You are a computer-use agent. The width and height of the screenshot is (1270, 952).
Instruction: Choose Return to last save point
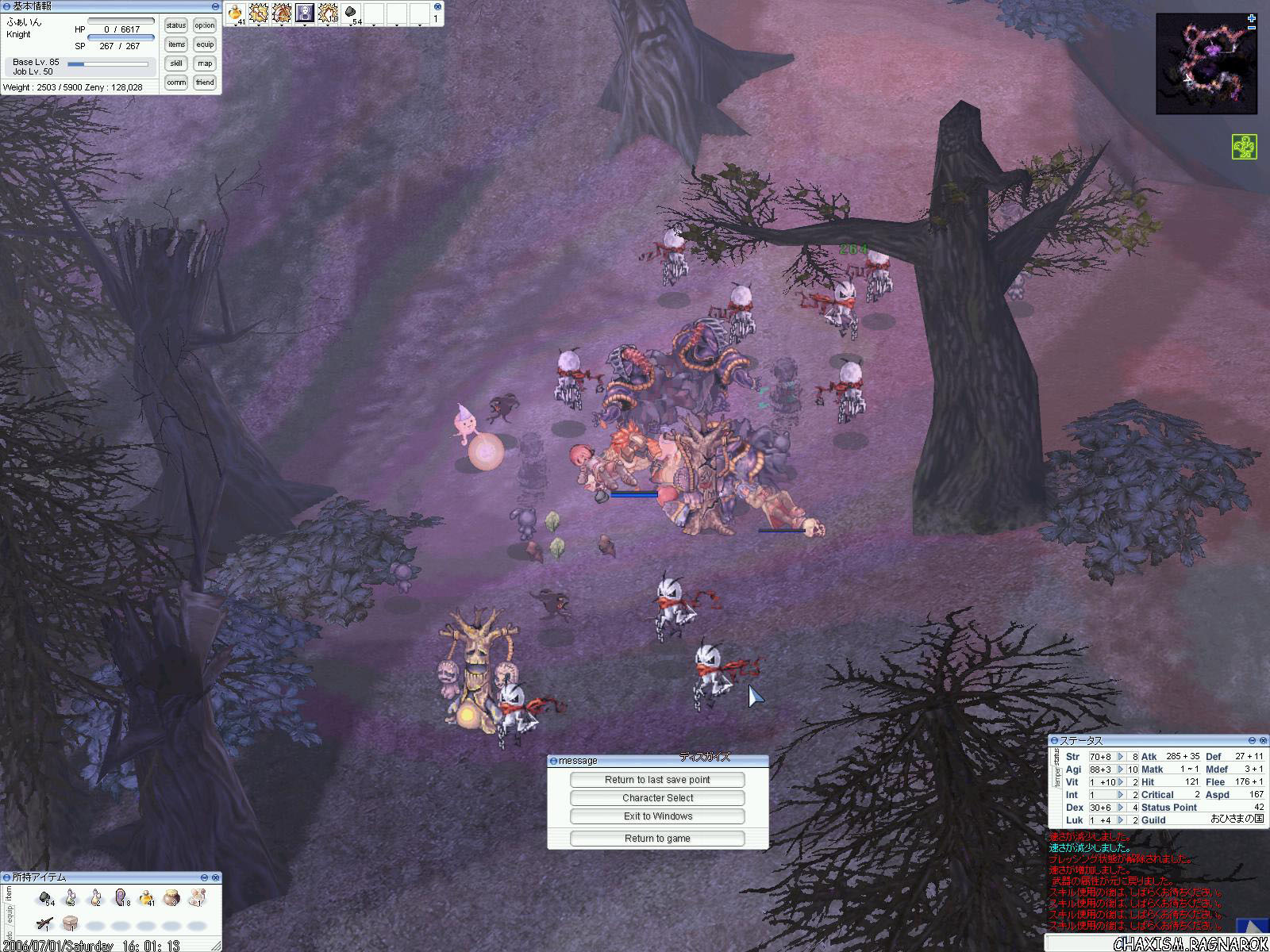click(x=657, y=780)
